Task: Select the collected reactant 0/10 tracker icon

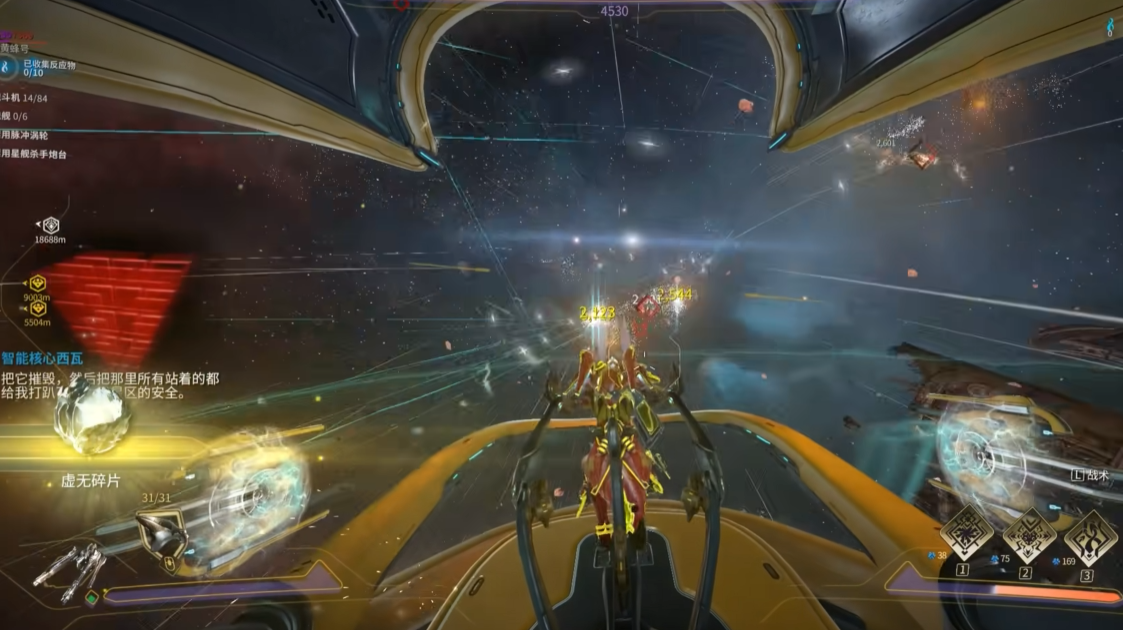Action: (8, 67)
